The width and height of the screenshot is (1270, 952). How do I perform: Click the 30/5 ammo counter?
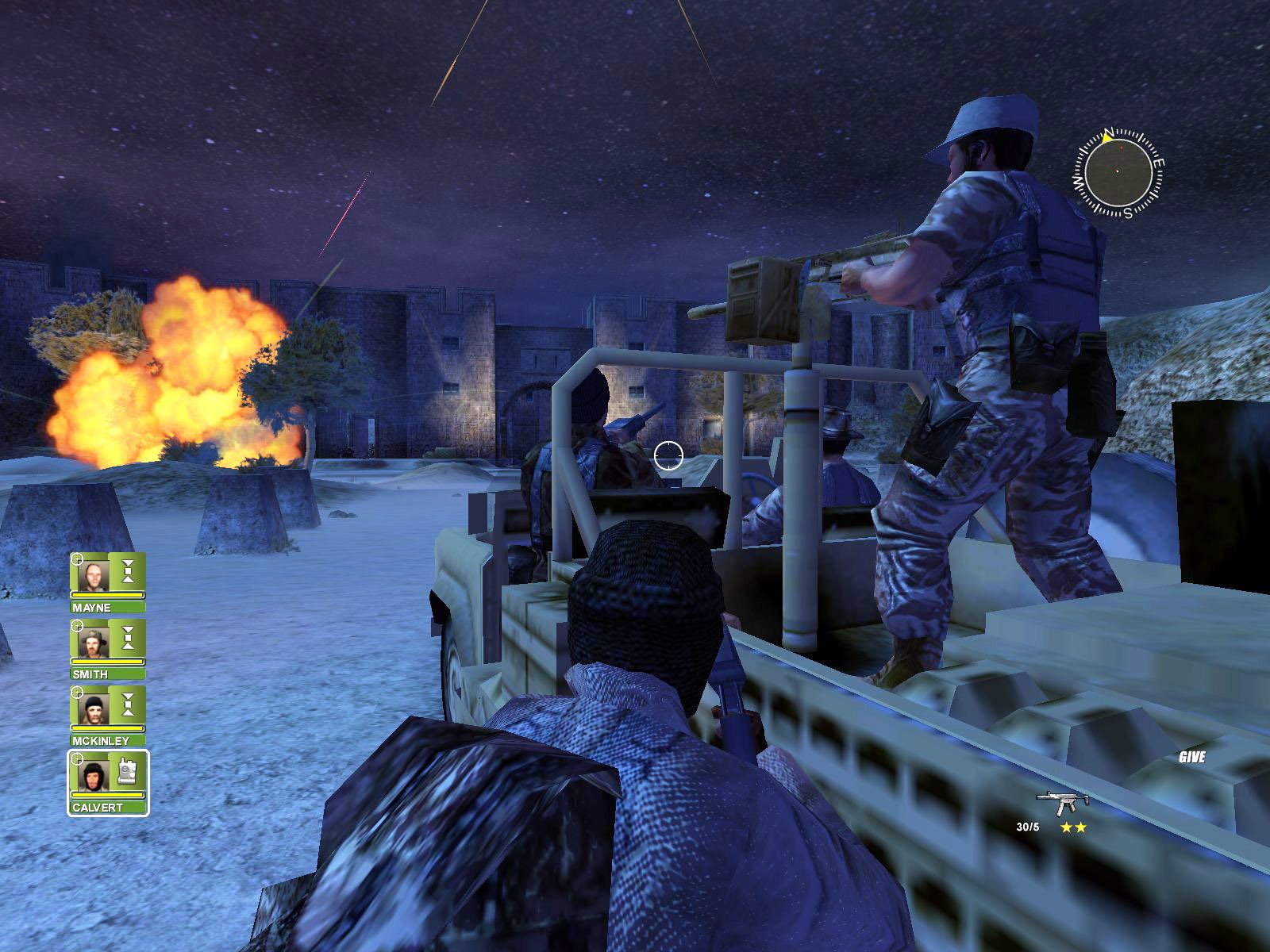[1026, 828]
